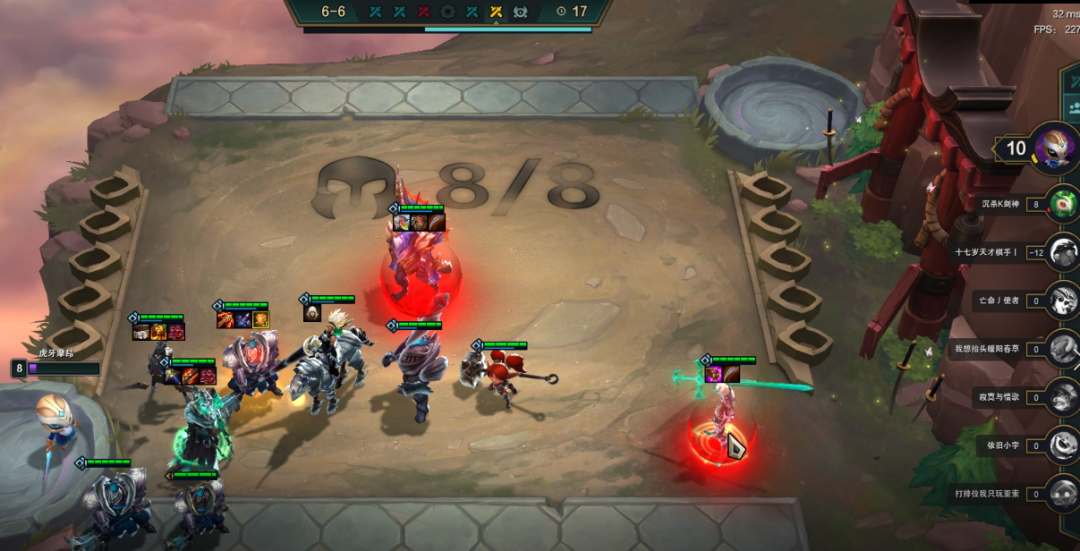Click the red lost-round crossed swords icon
The height and width of the screenshot is (551, 1080).
pos(424,12)
